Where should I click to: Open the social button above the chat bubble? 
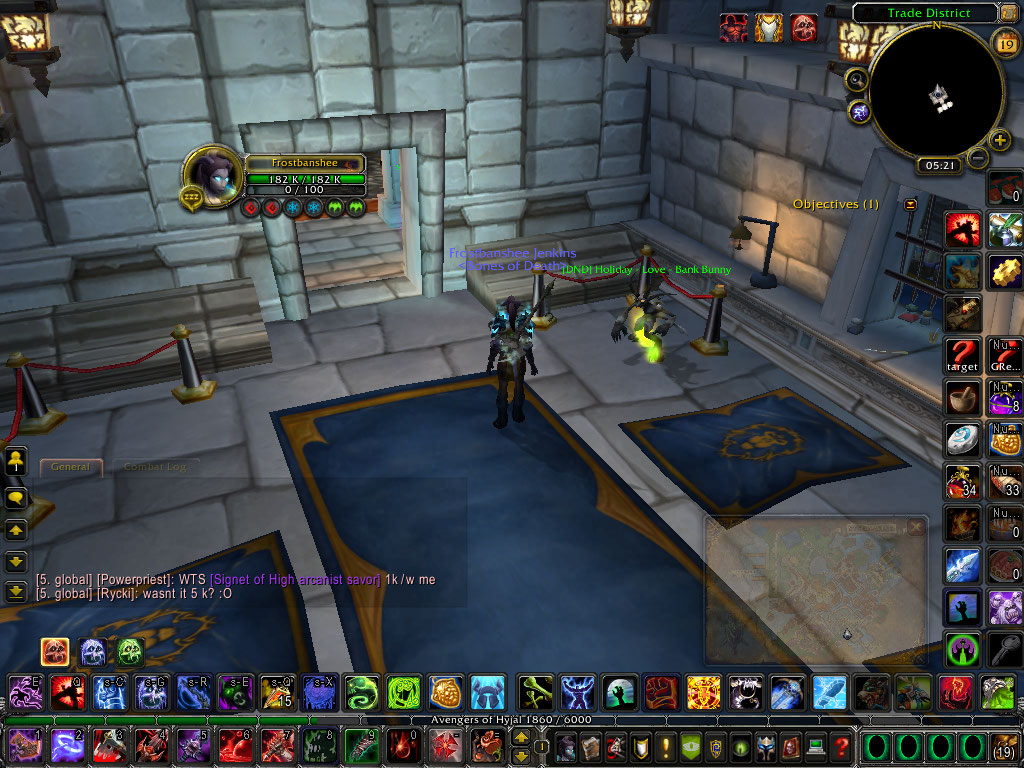(16, 461)
